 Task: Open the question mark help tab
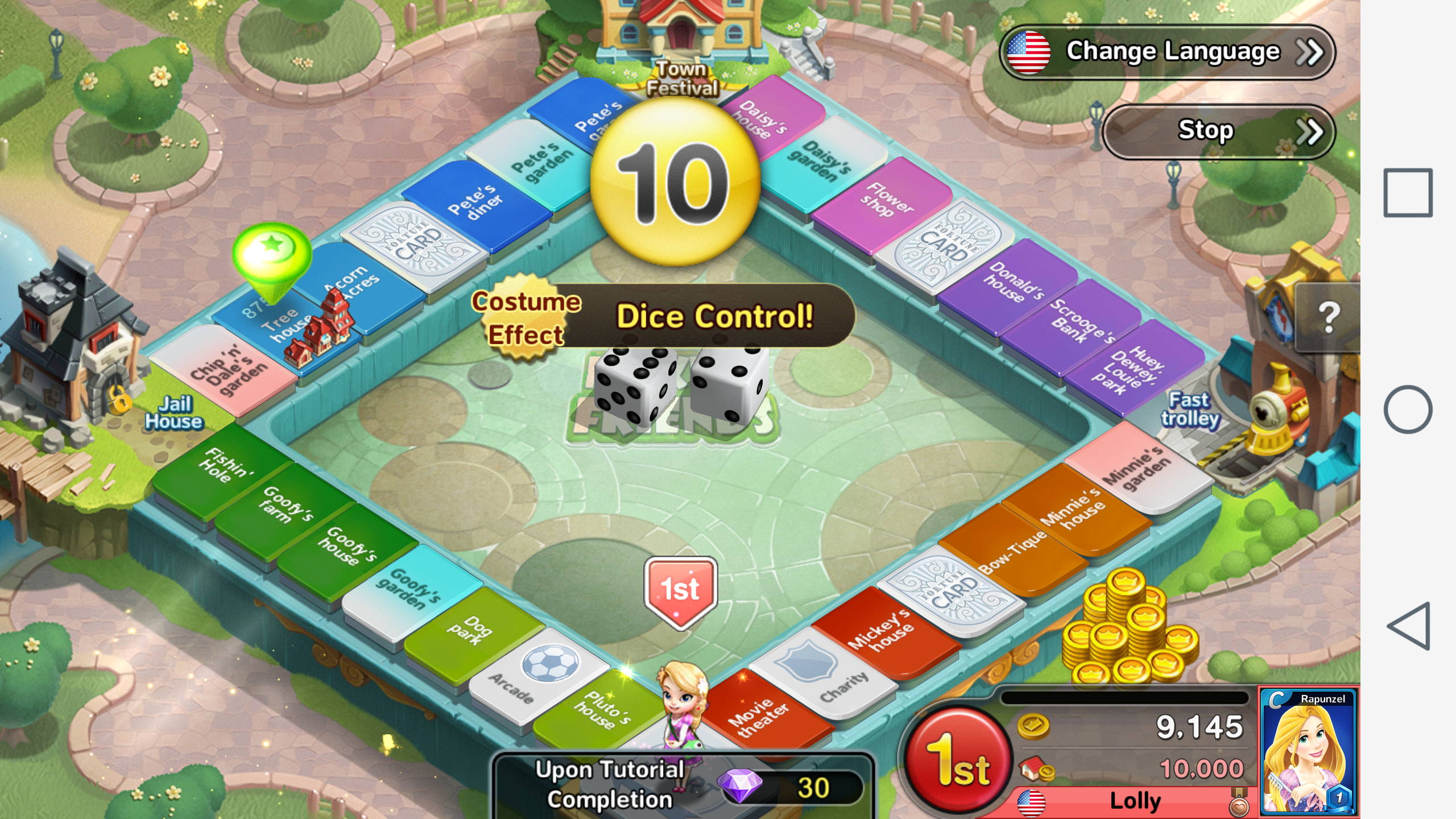click(1327, 317)
